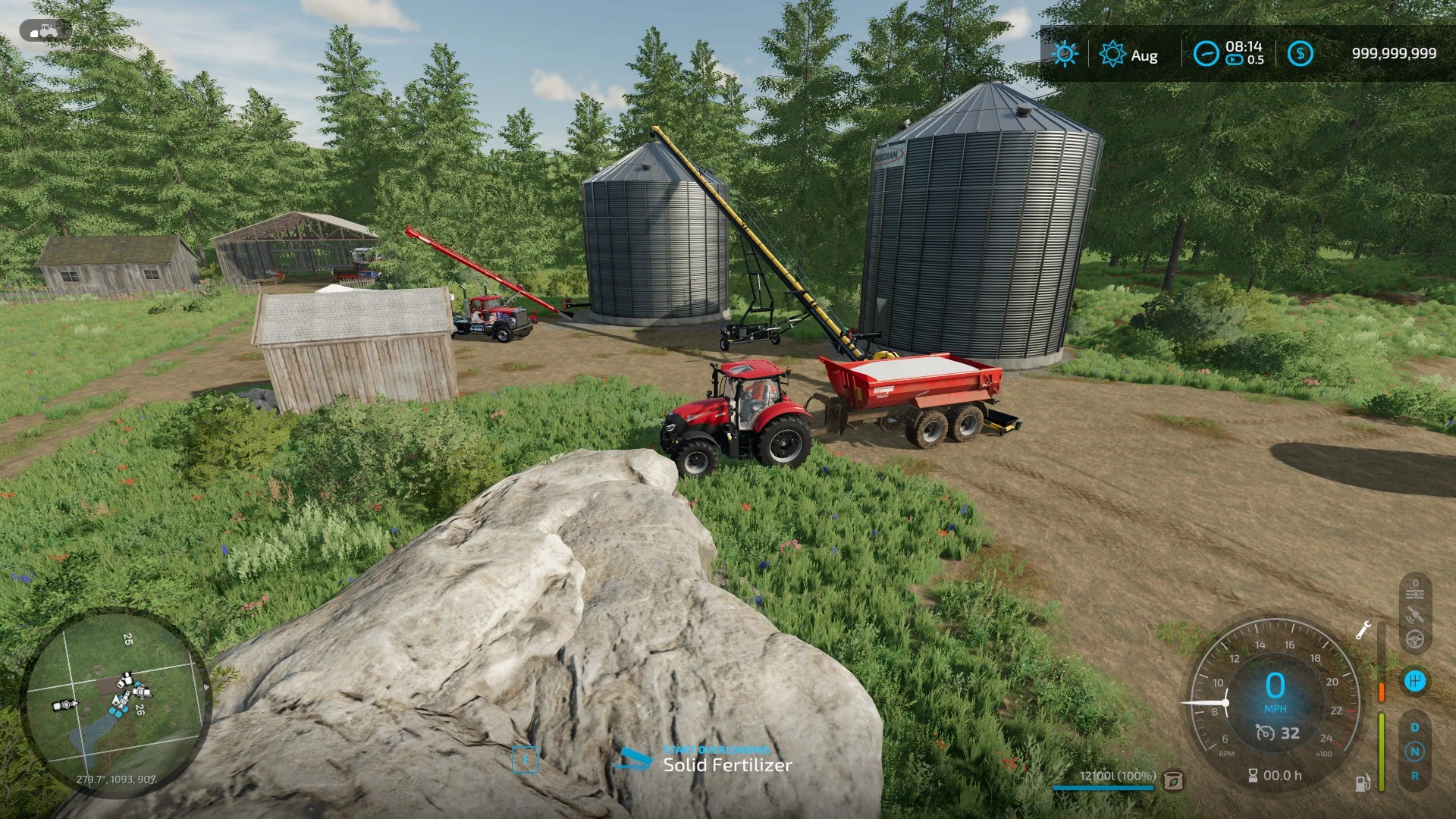Viewport: 1456px width, 819px height.
Task: Open the Aug weather forecast sun
Action: 1112,54
